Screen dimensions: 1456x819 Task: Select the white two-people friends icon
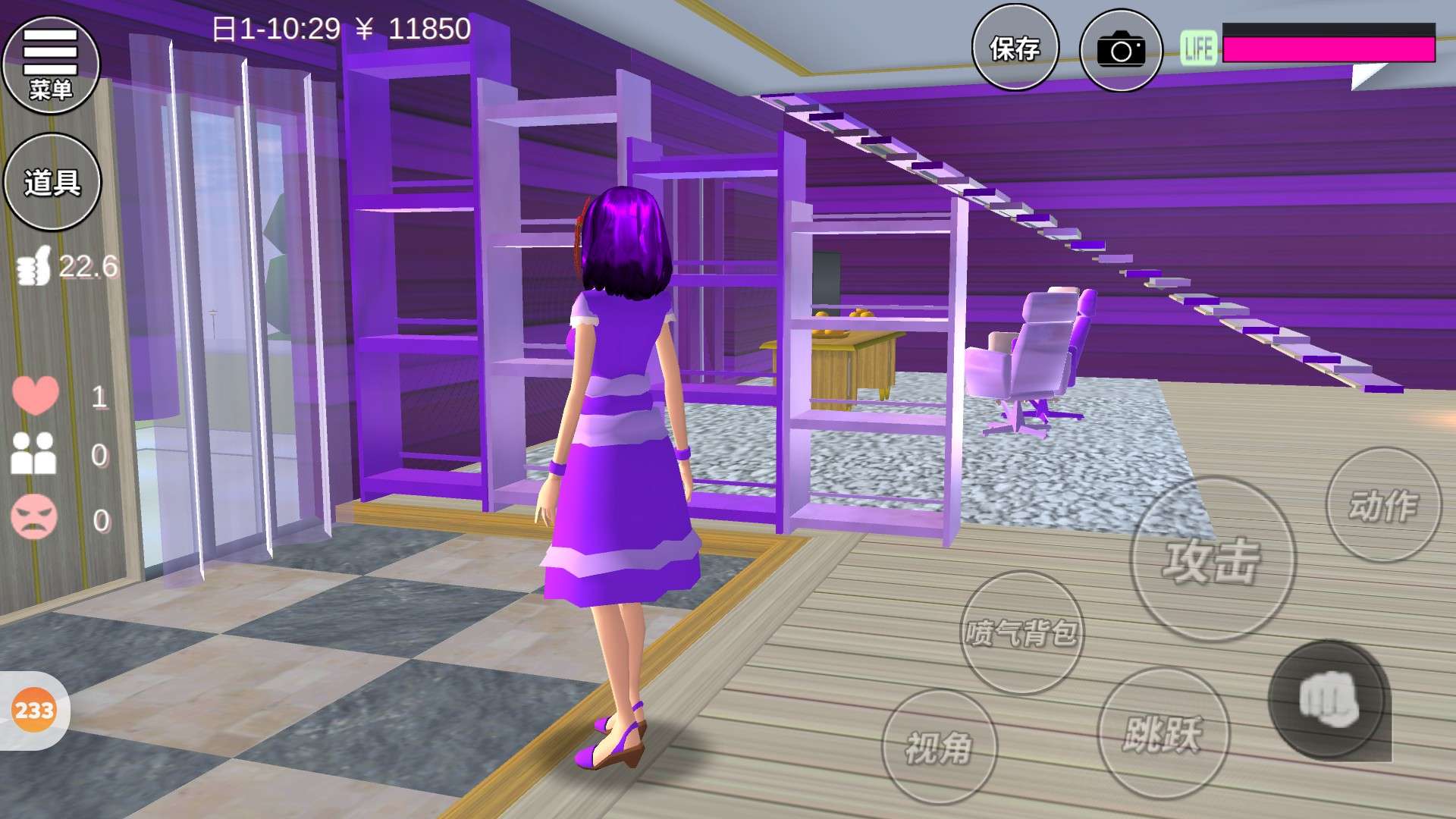coord(33,453)
